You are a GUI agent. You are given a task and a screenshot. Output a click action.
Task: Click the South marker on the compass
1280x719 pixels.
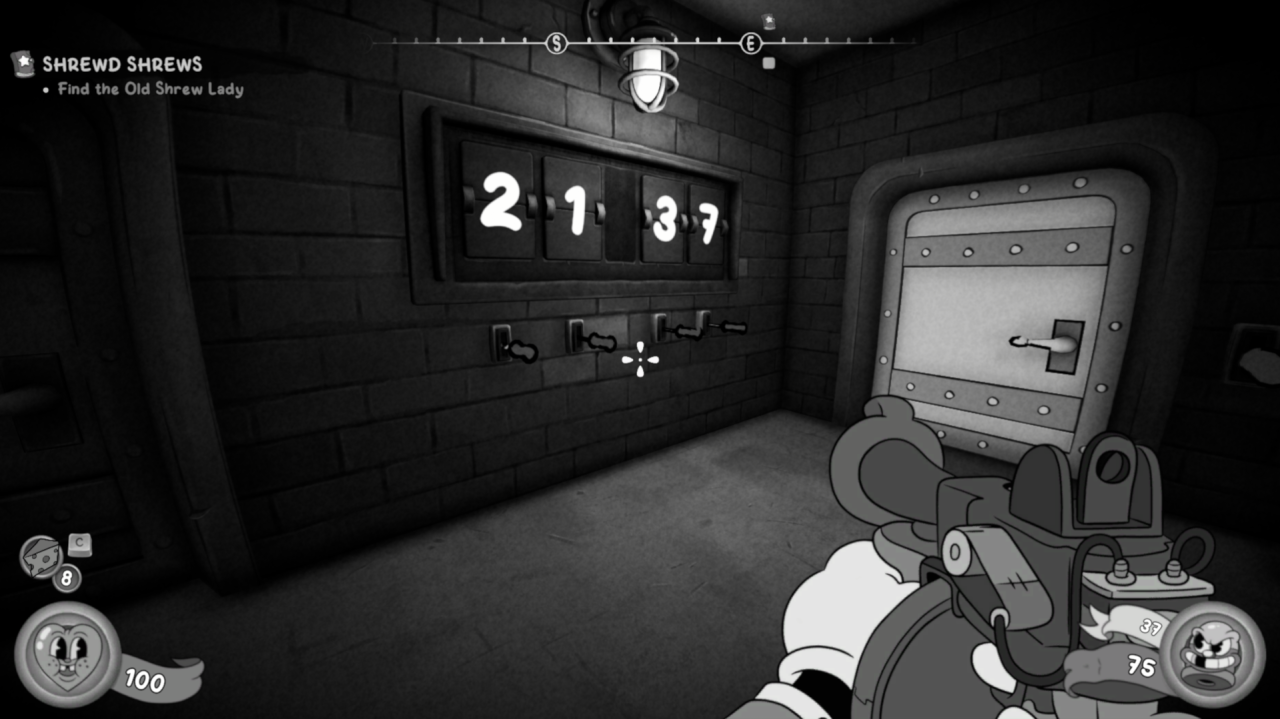557,43
